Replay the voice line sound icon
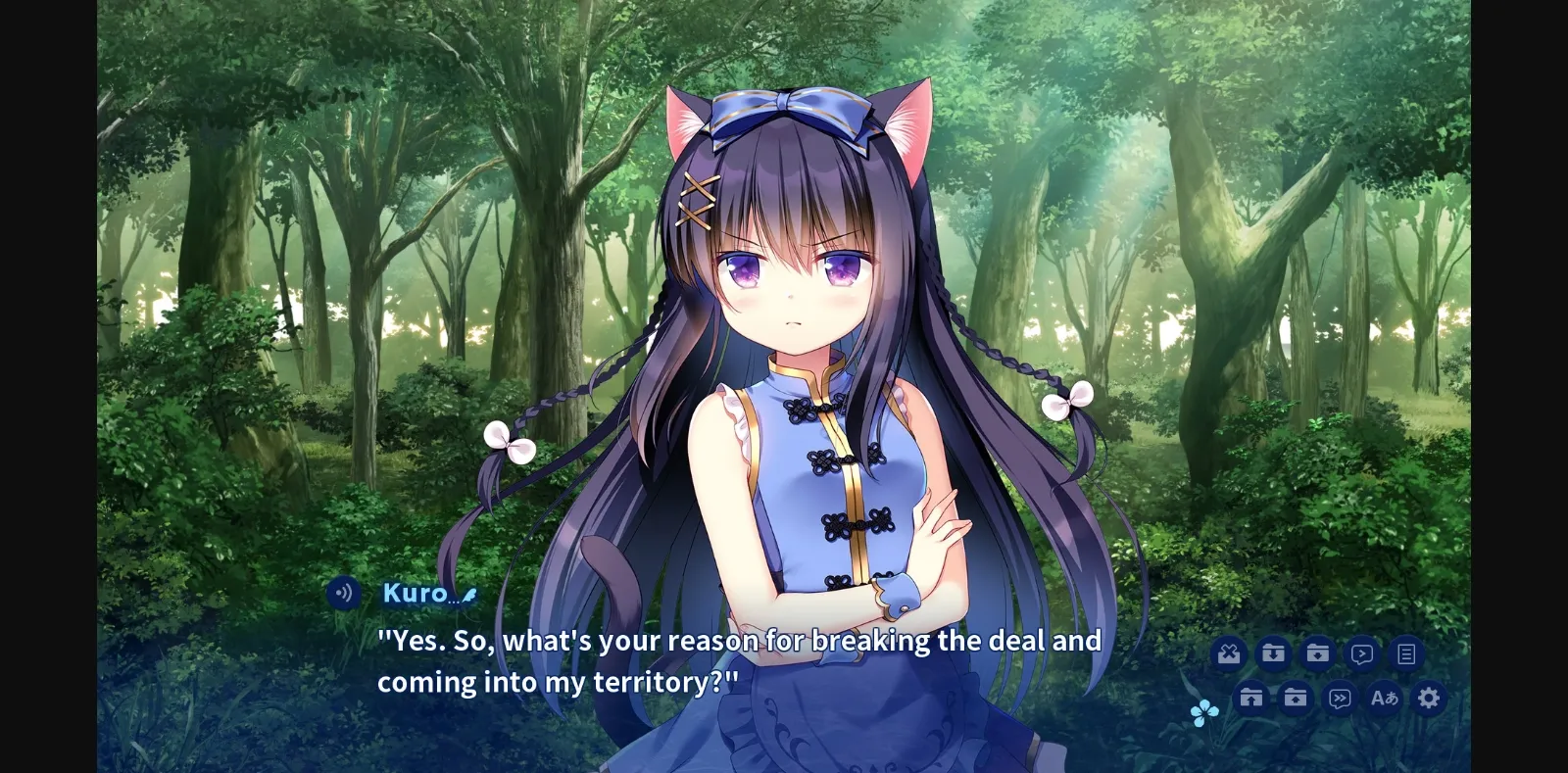Image resolution: width=1568 pixels, height=773 pixels. coord(343,593)
